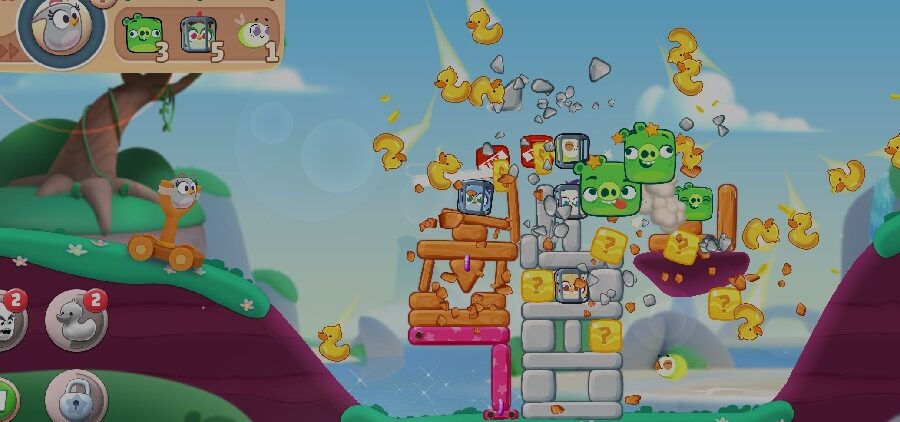Image resolution: width=900 pixels, height=422 pixels.
Task: Use the angry-face booster at screen edge
Action: click(x=8, y=320)
